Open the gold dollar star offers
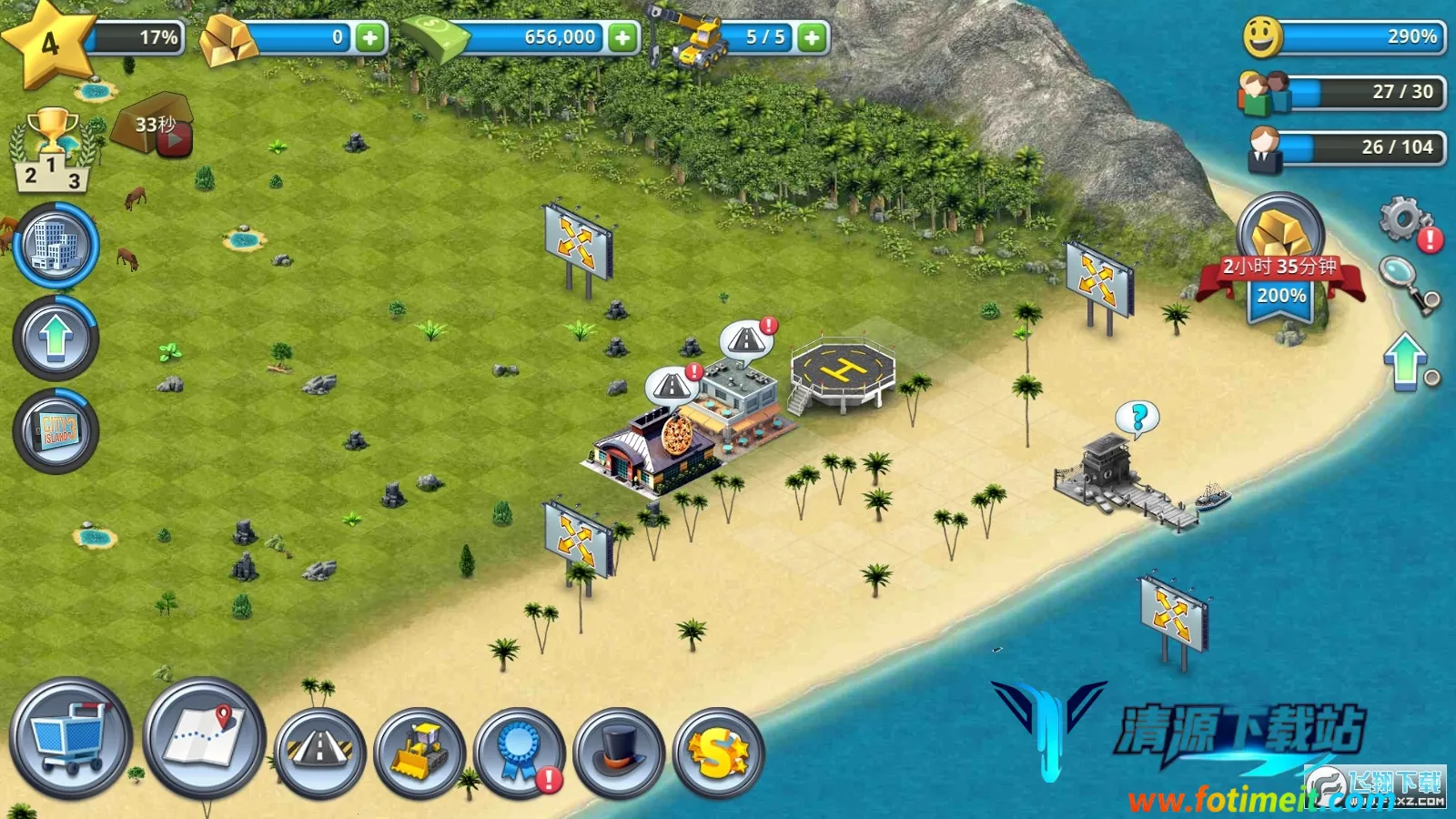The image size is (1456, 819). (x=718, y=753)
